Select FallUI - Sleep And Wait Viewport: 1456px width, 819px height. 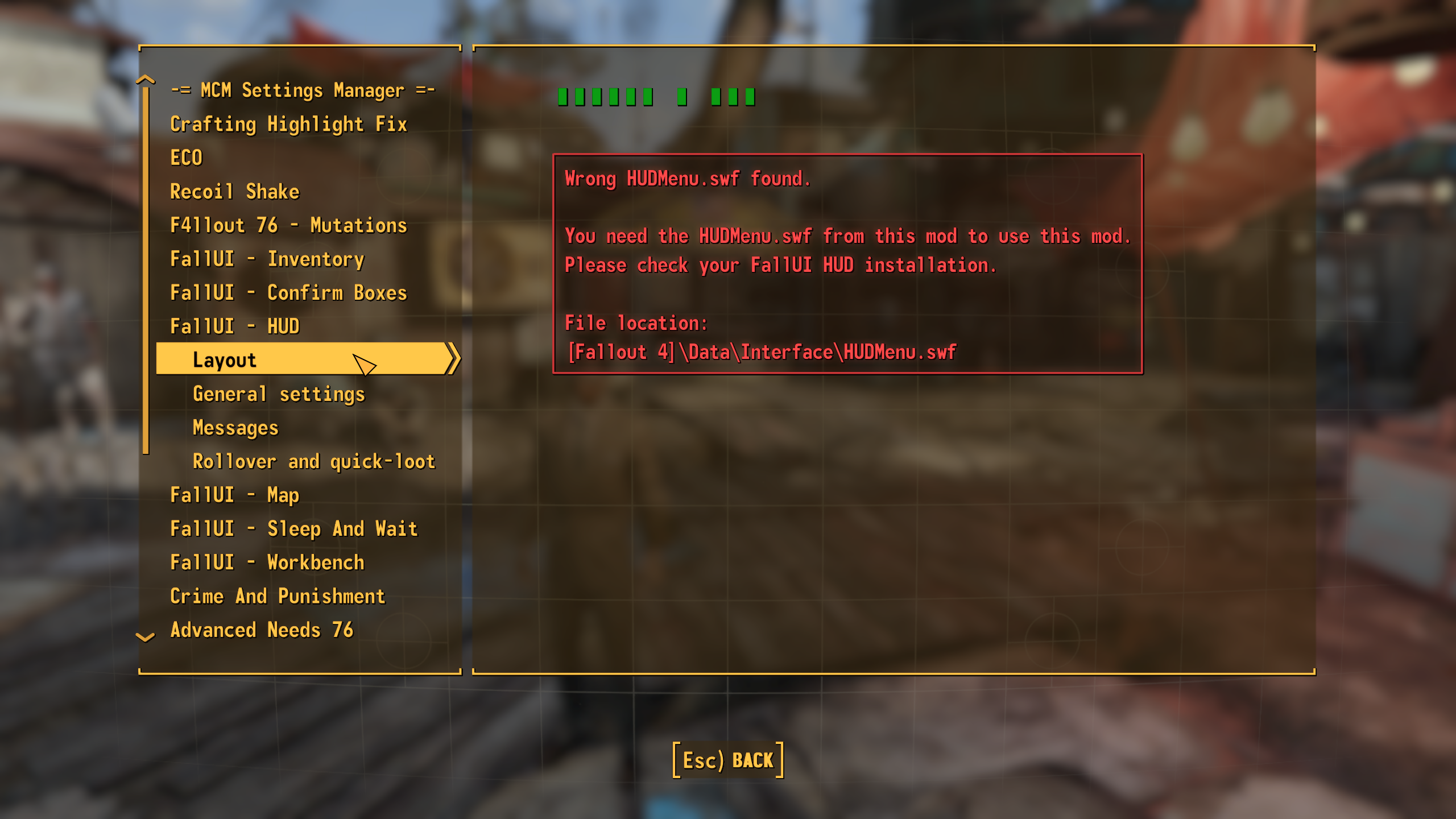[294, 528]
